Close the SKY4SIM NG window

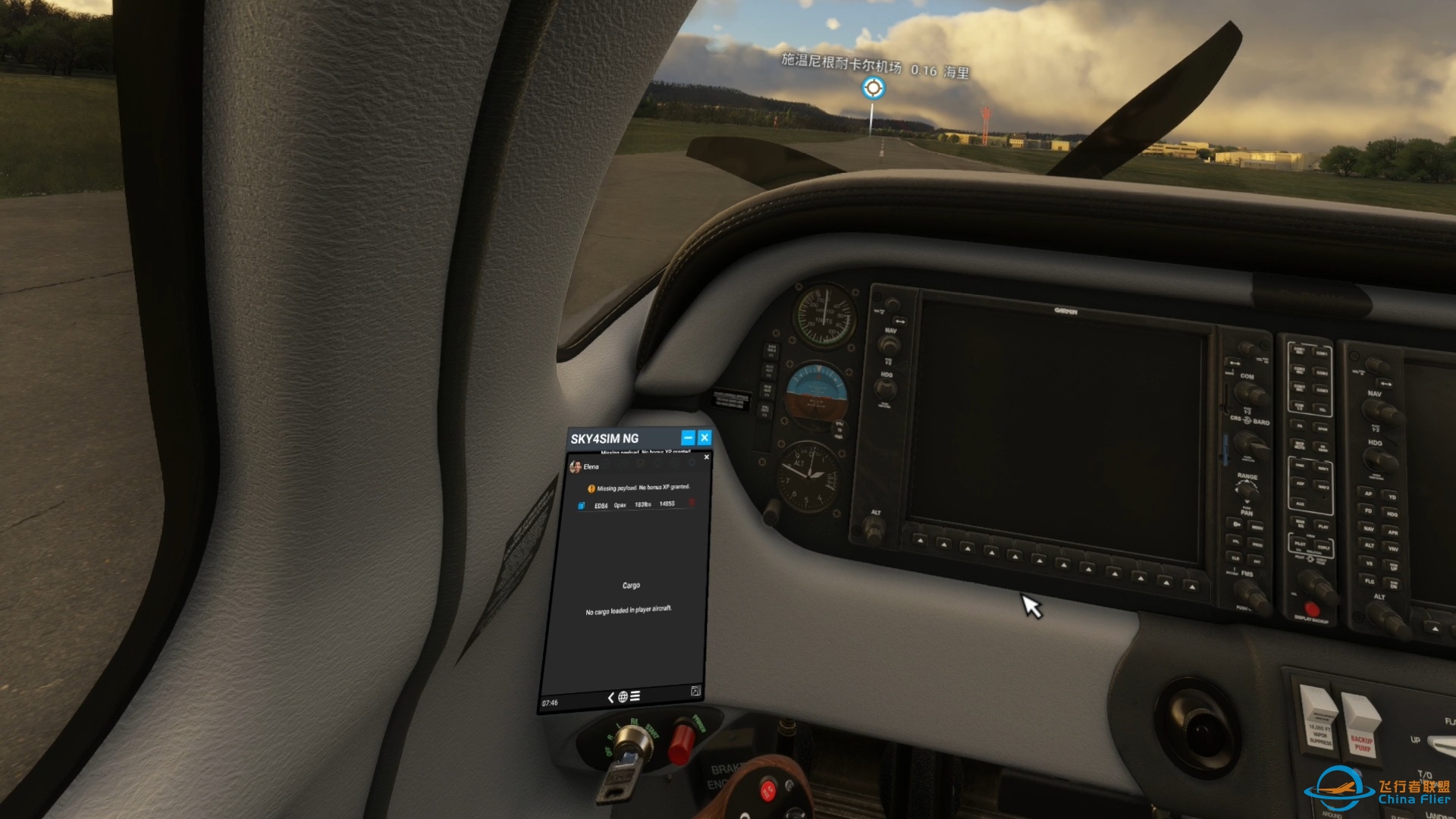coord(704,438)
